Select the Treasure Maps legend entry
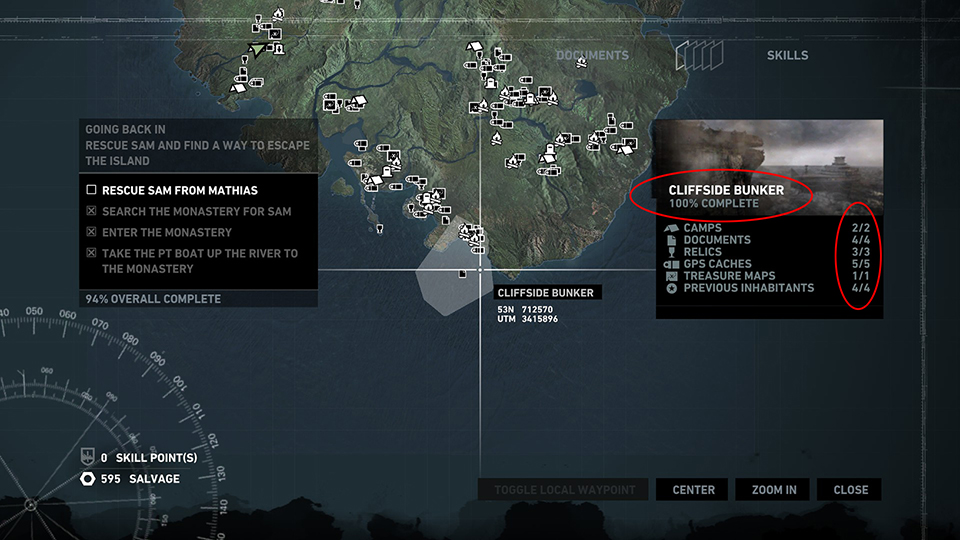Screen dimensions: 960x540 tap(729, 276)
